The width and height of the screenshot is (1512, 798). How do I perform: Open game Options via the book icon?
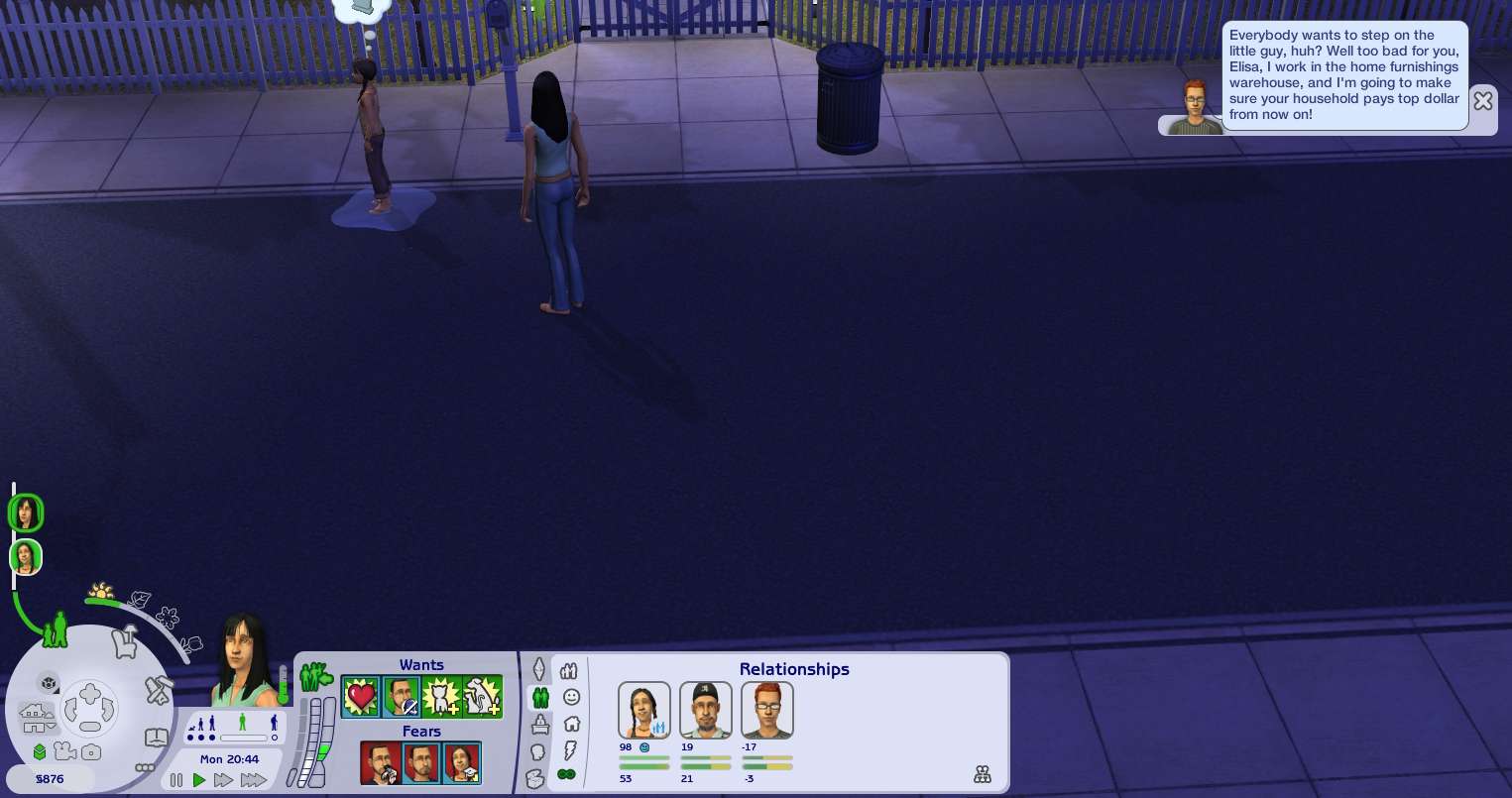pyautogui.click(x=155, y=738)
